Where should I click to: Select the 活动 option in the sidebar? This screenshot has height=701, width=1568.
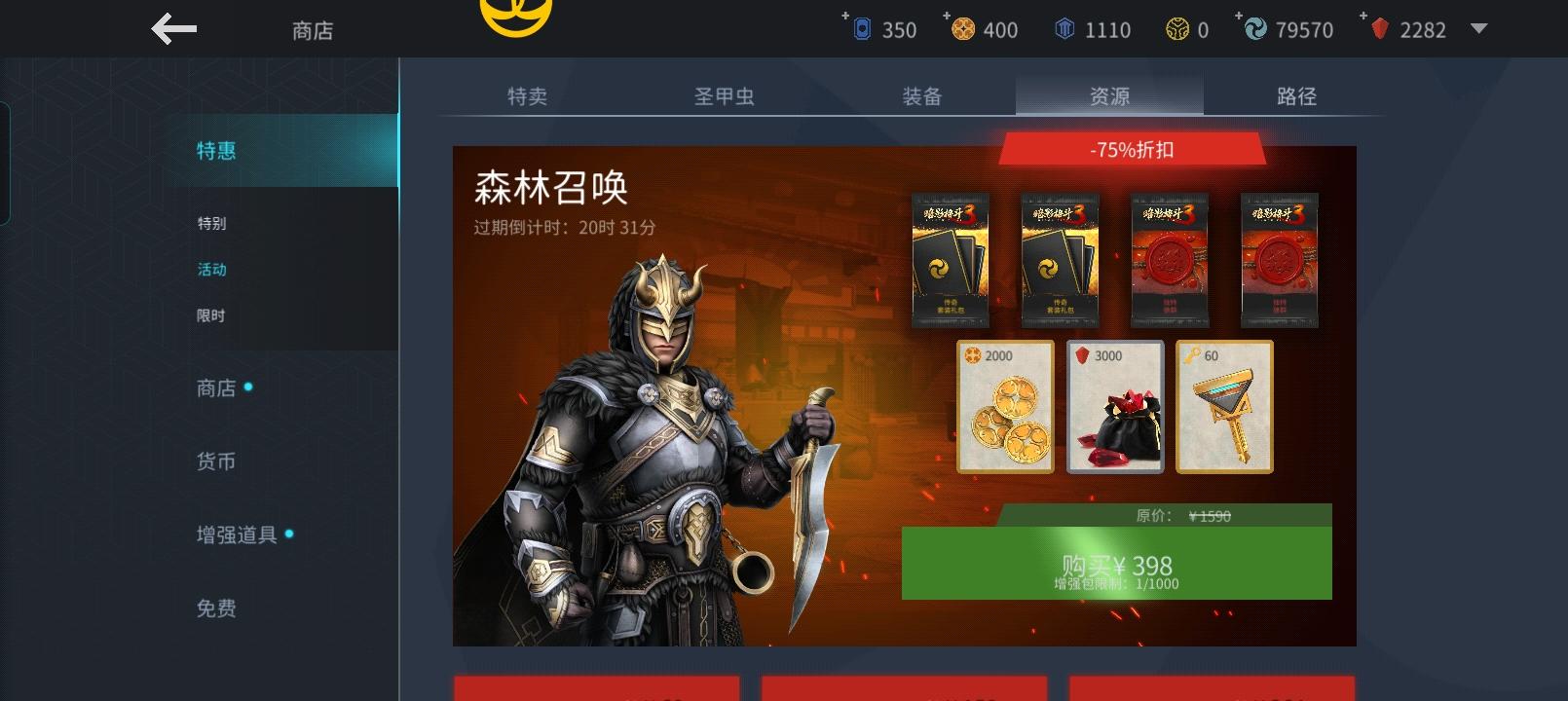[213, 270]
